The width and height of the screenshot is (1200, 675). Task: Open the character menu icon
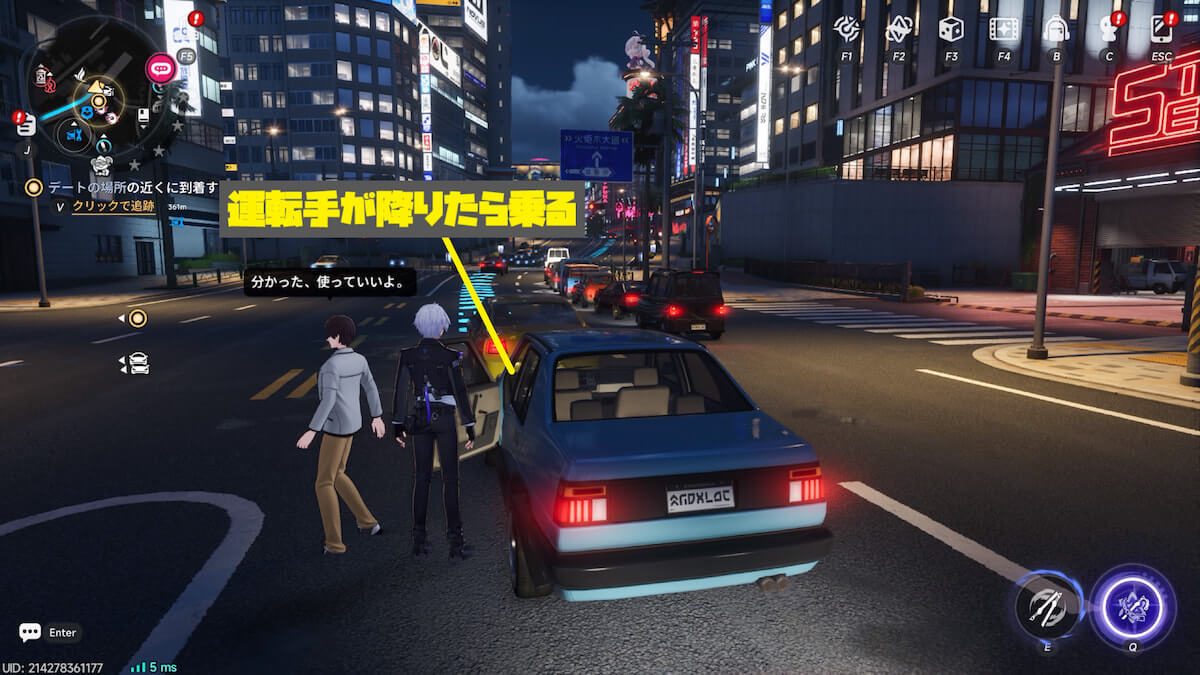click(x=1108, y=29)
